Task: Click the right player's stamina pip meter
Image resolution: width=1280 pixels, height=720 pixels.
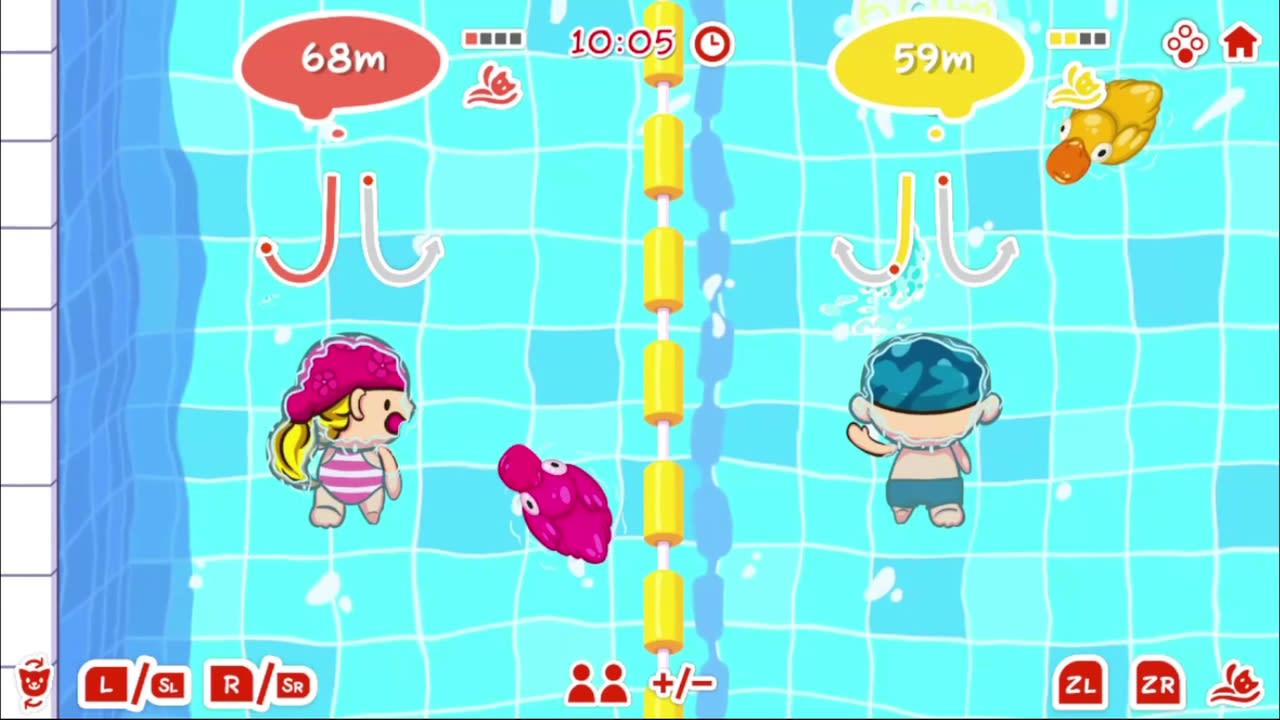Action: [x=1080, y=38]
